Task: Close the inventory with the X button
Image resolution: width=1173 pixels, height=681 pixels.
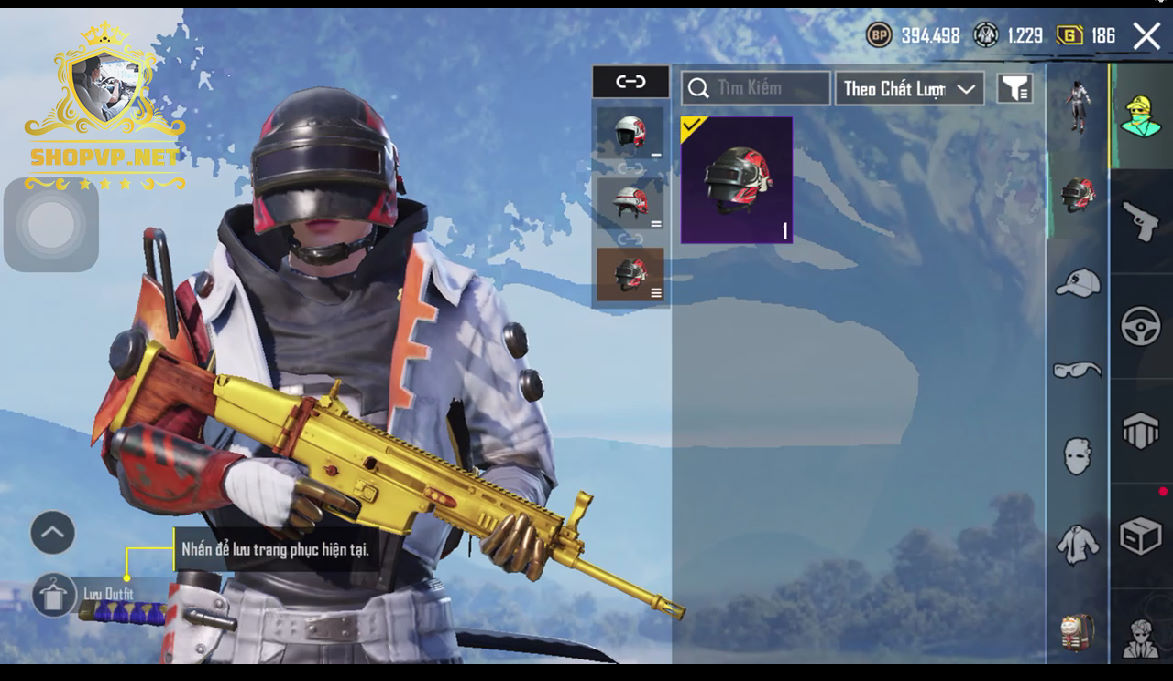Action: 1146,36
